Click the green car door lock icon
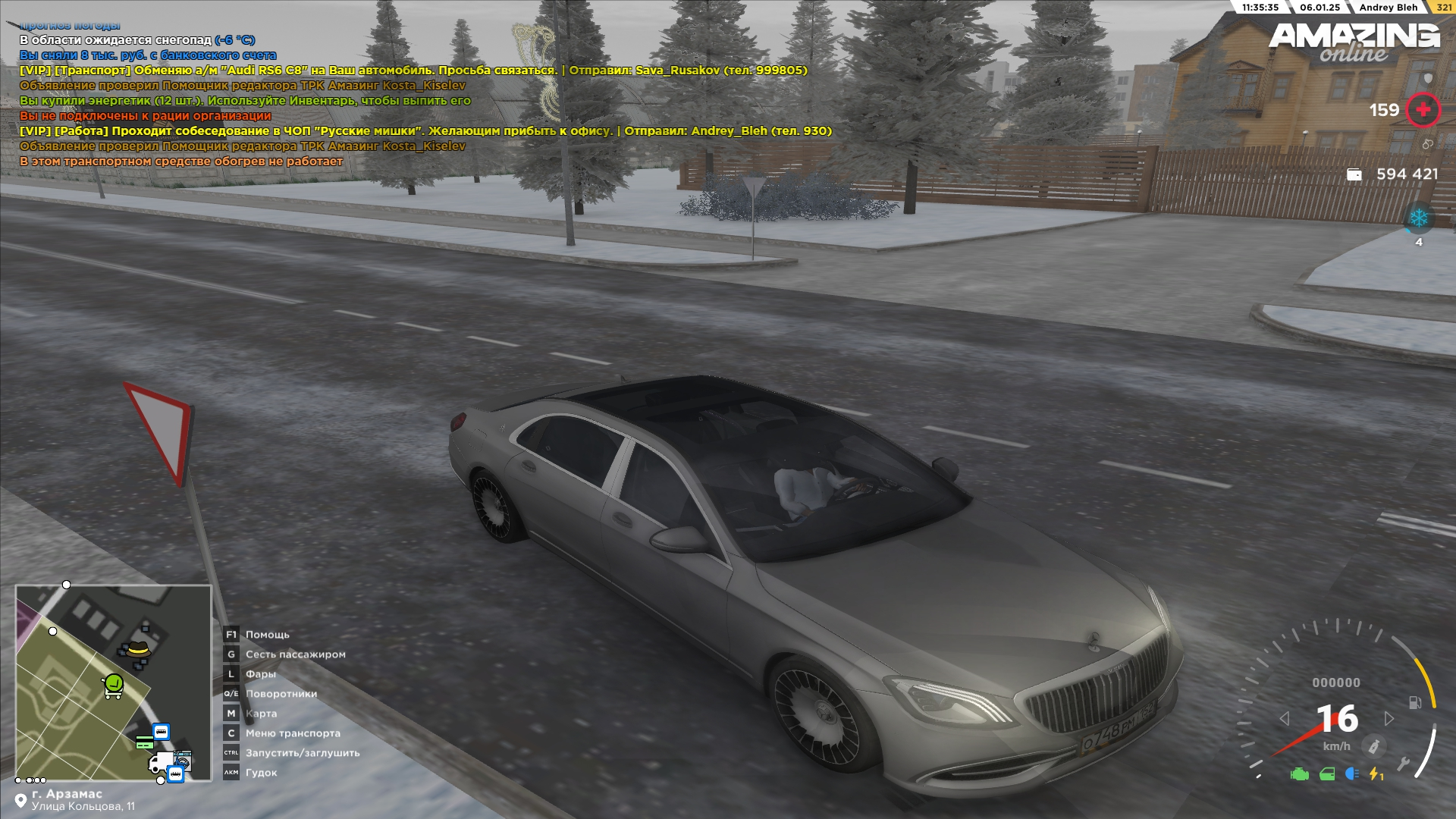Image resolution: width=1456 pixels, height=819 pixels. pos(1327,774)
